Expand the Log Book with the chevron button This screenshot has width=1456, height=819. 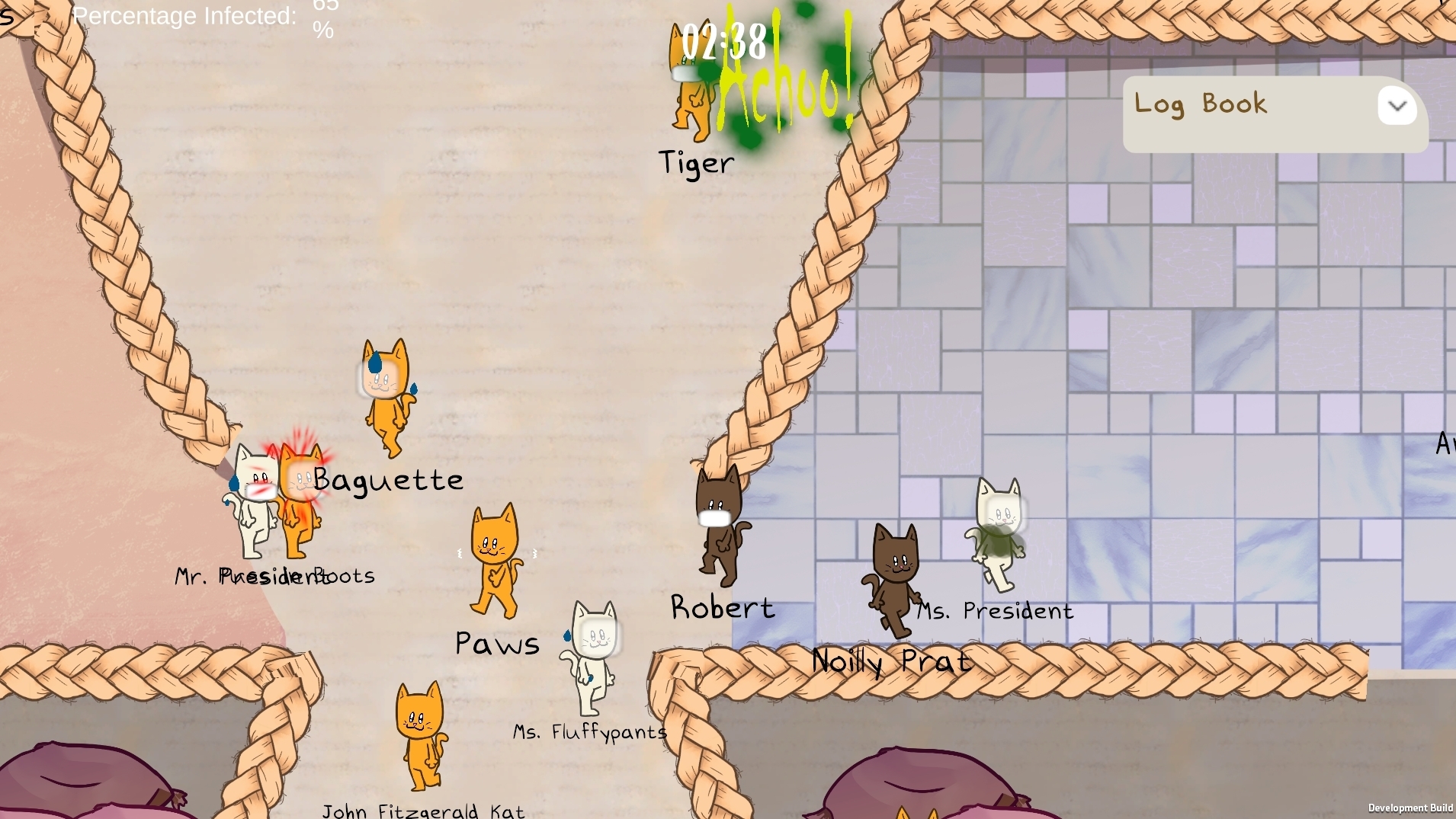click(x=1397, y=106)
